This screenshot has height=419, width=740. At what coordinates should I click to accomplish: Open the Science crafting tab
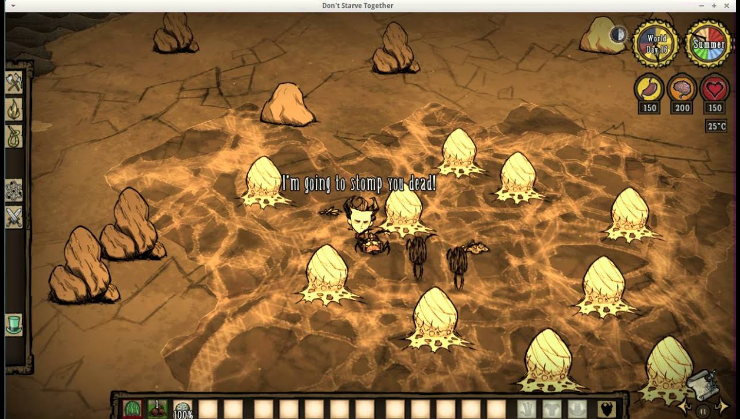[14, 190]
